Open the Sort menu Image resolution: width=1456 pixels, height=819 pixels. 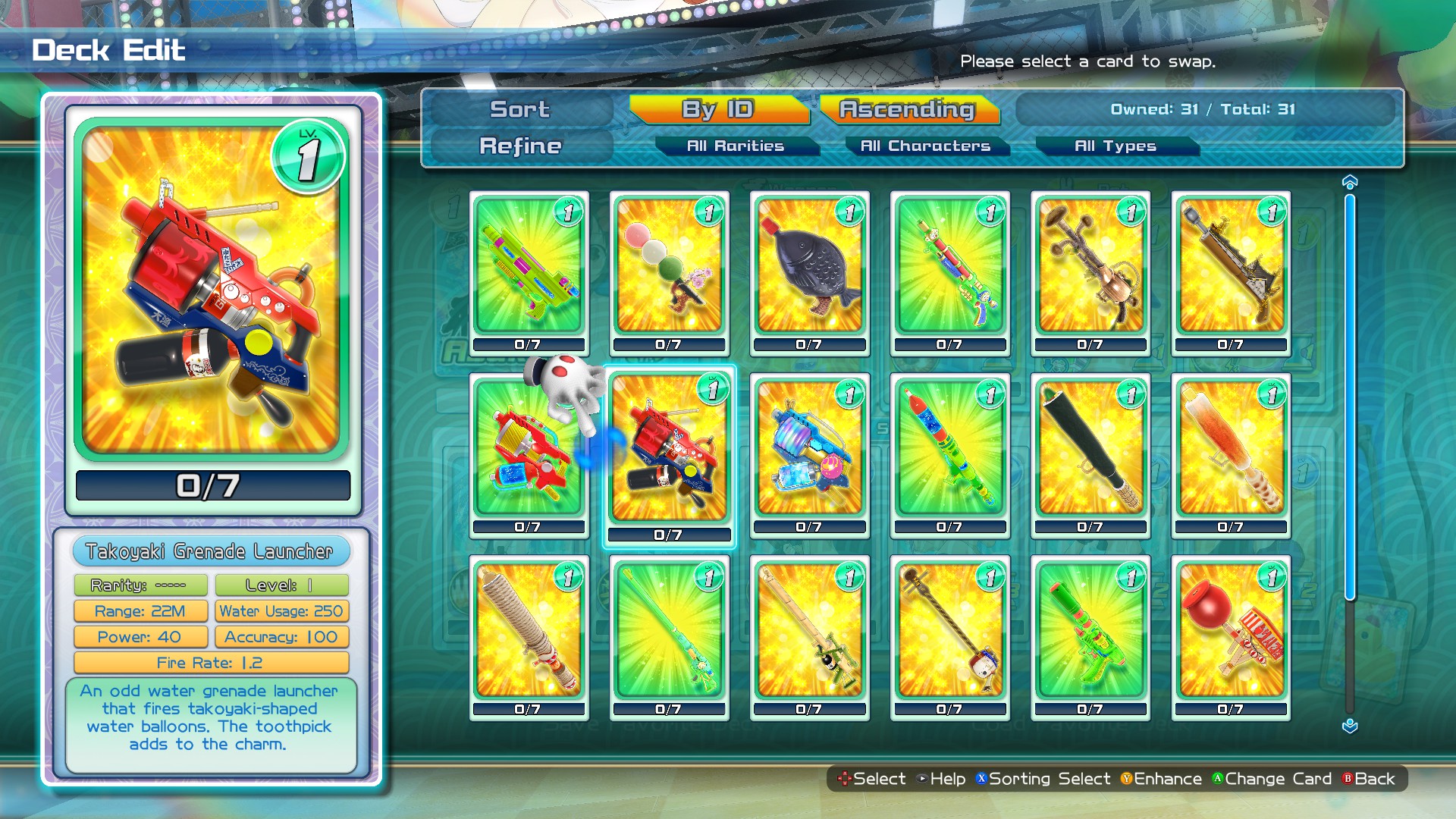(x=520, y=109)
